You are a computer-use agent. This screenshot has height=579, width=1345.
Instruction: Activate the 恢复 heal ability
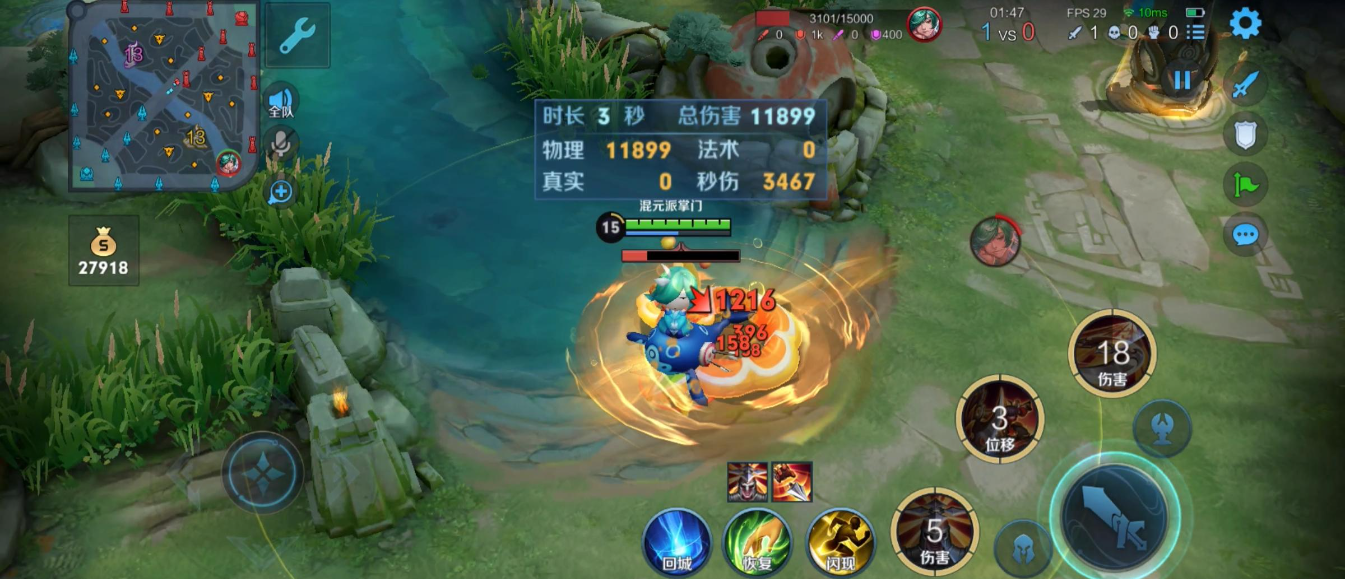pyautogui.click(x=758, y=541)
